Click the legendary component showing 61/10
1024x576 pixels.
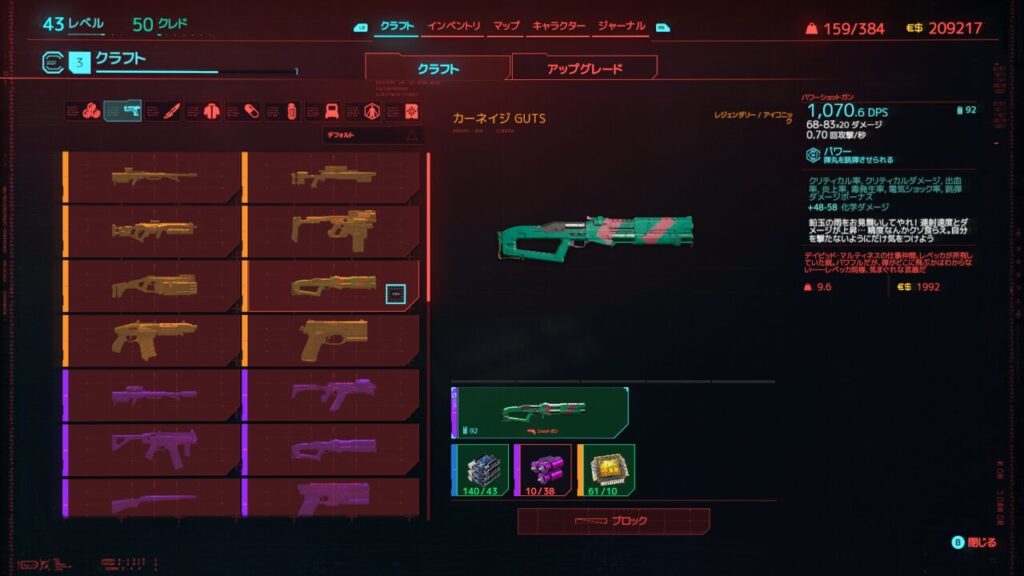[605, 469]
